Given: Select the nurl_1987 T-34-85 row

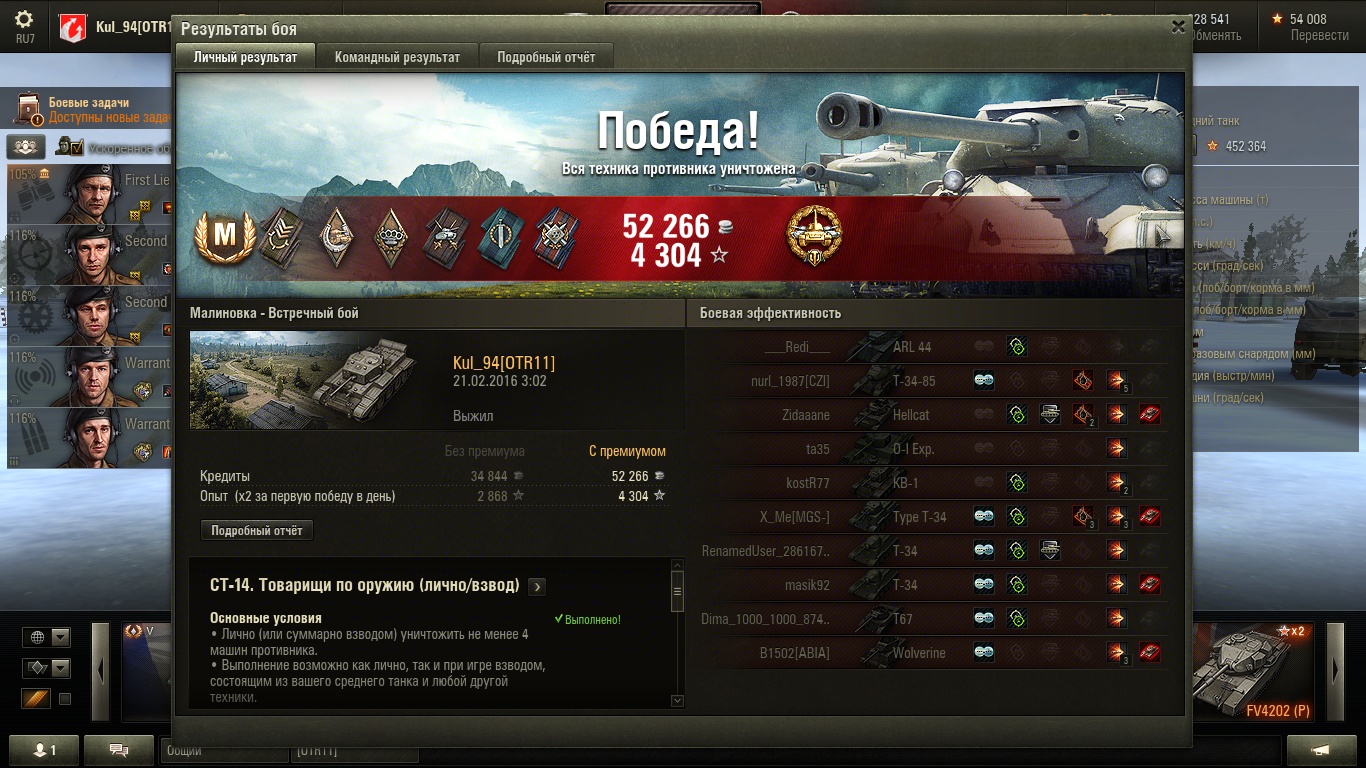Looking at the screenshot, I should [930, 381].
